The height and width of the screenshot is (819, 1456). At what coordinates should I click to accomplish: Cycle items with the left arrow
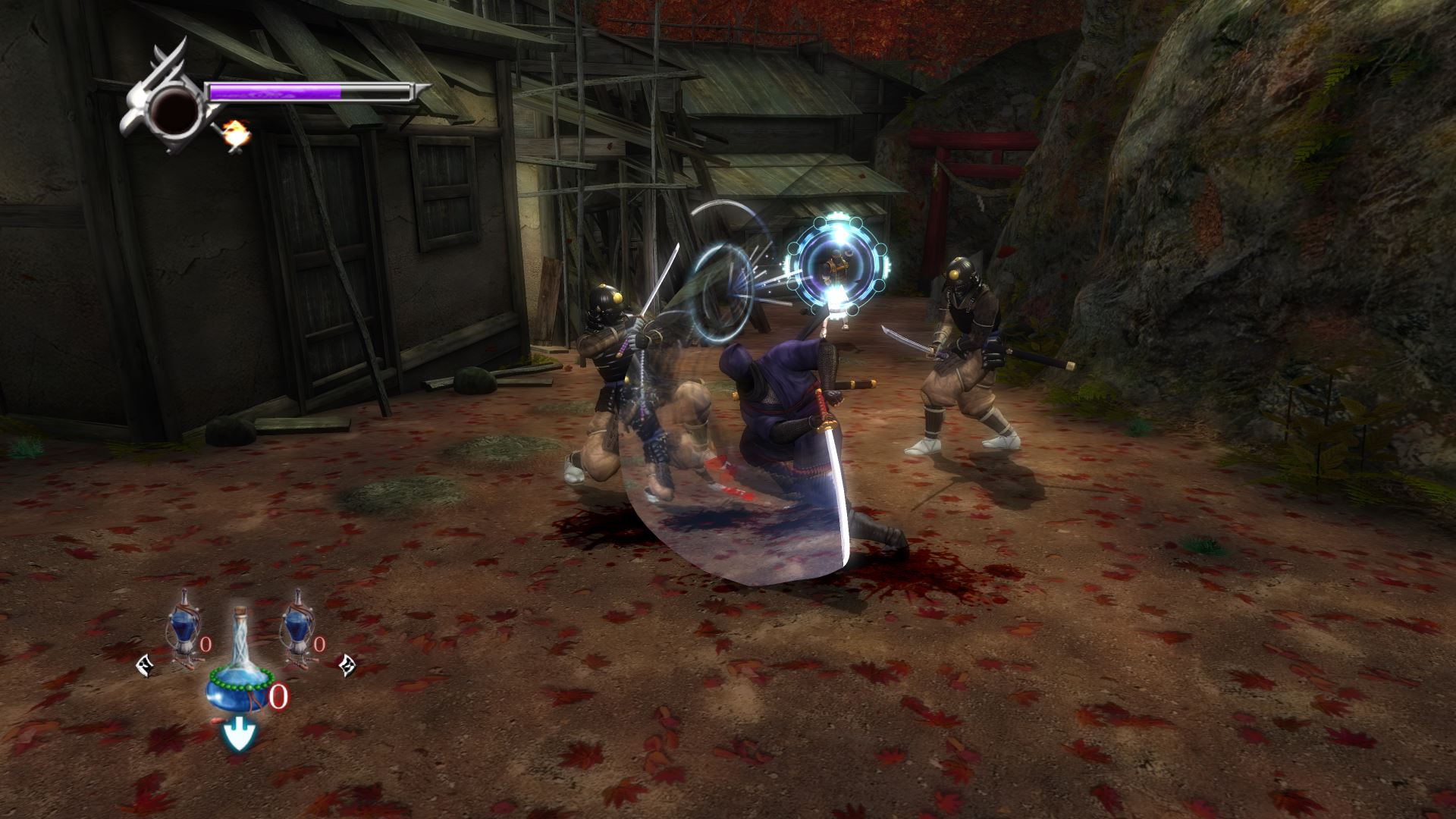143,666
